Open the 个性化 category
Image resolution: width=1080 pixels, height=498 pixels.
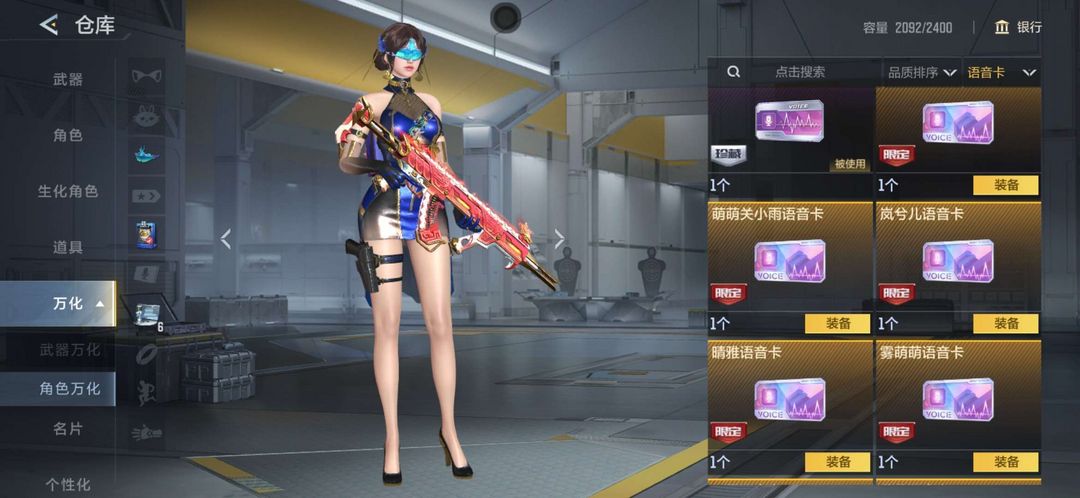[68, 484]
